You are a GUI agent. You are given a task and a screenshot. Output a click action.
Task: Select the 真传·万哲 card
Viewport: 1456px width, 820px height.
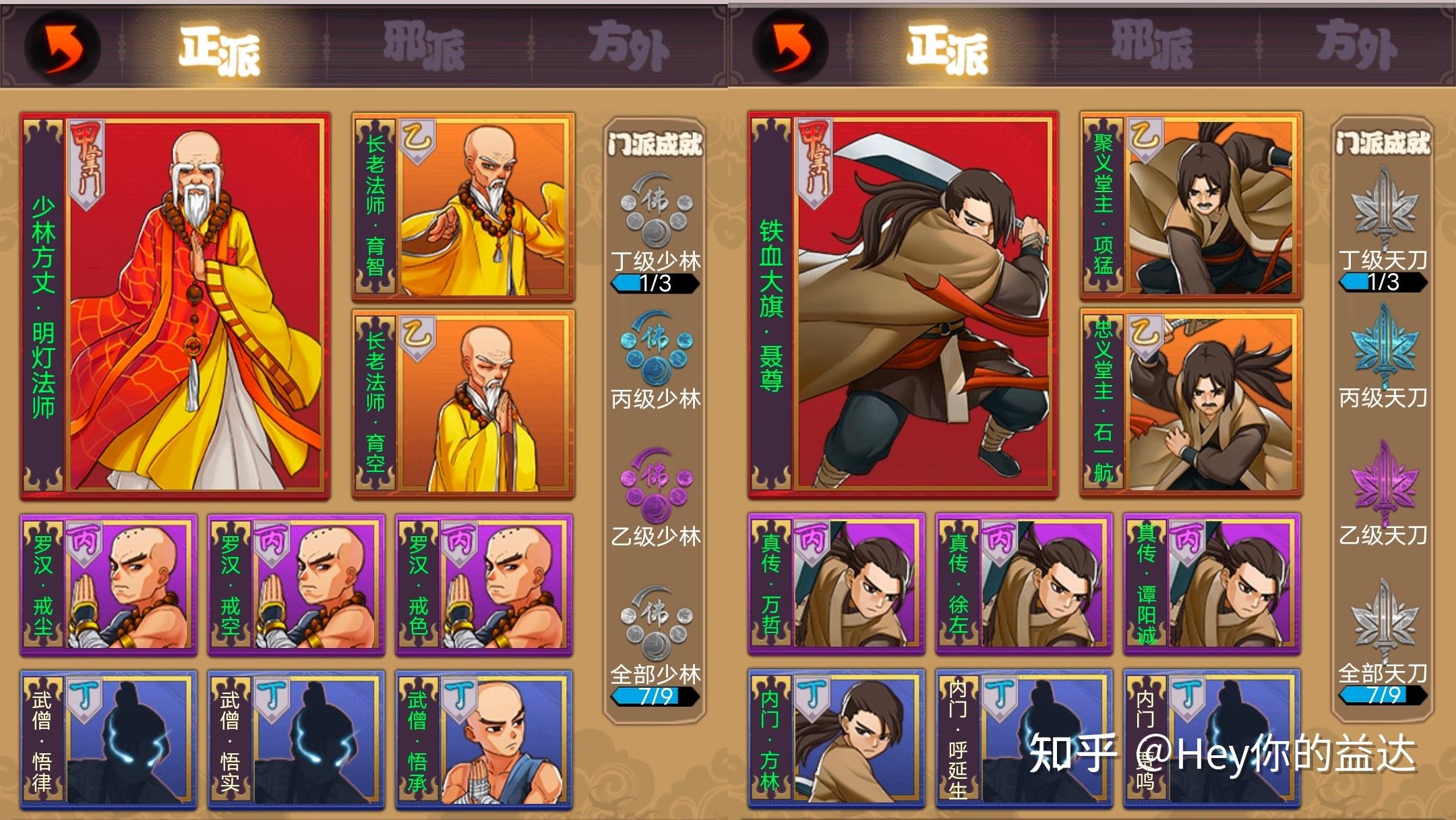[x=837, y=583]
